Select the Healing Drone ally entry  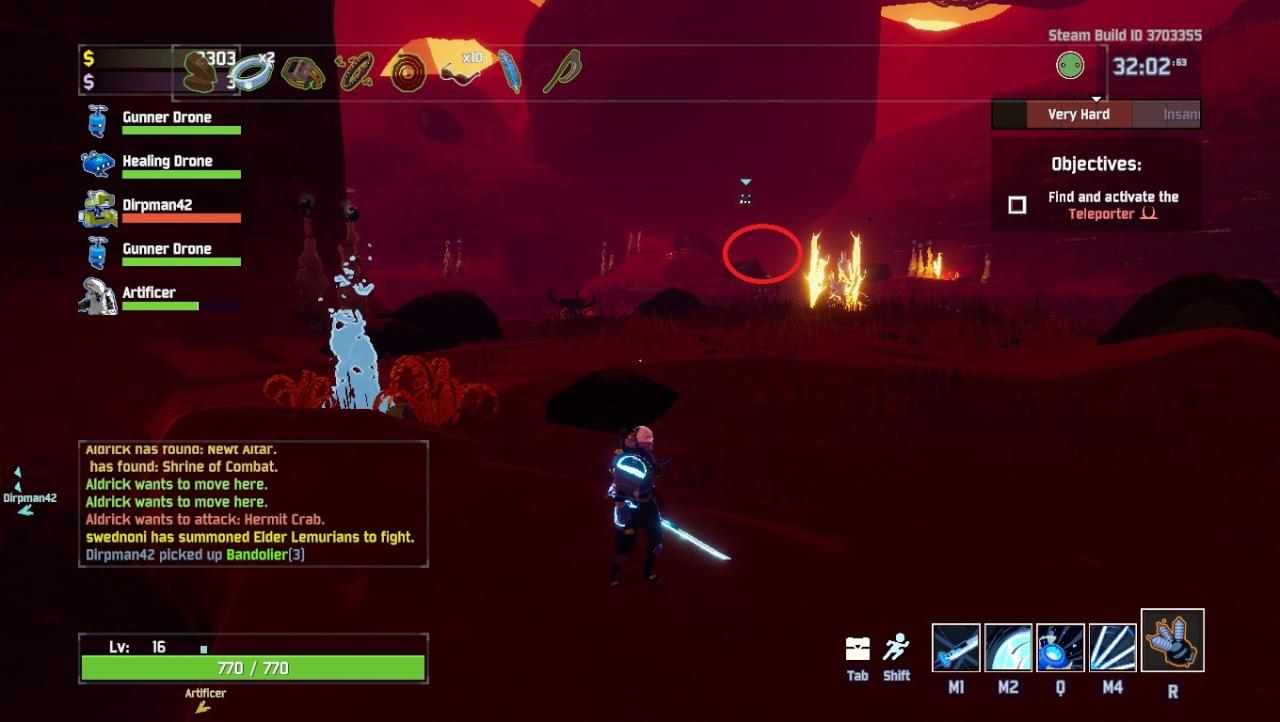[161, 165]
